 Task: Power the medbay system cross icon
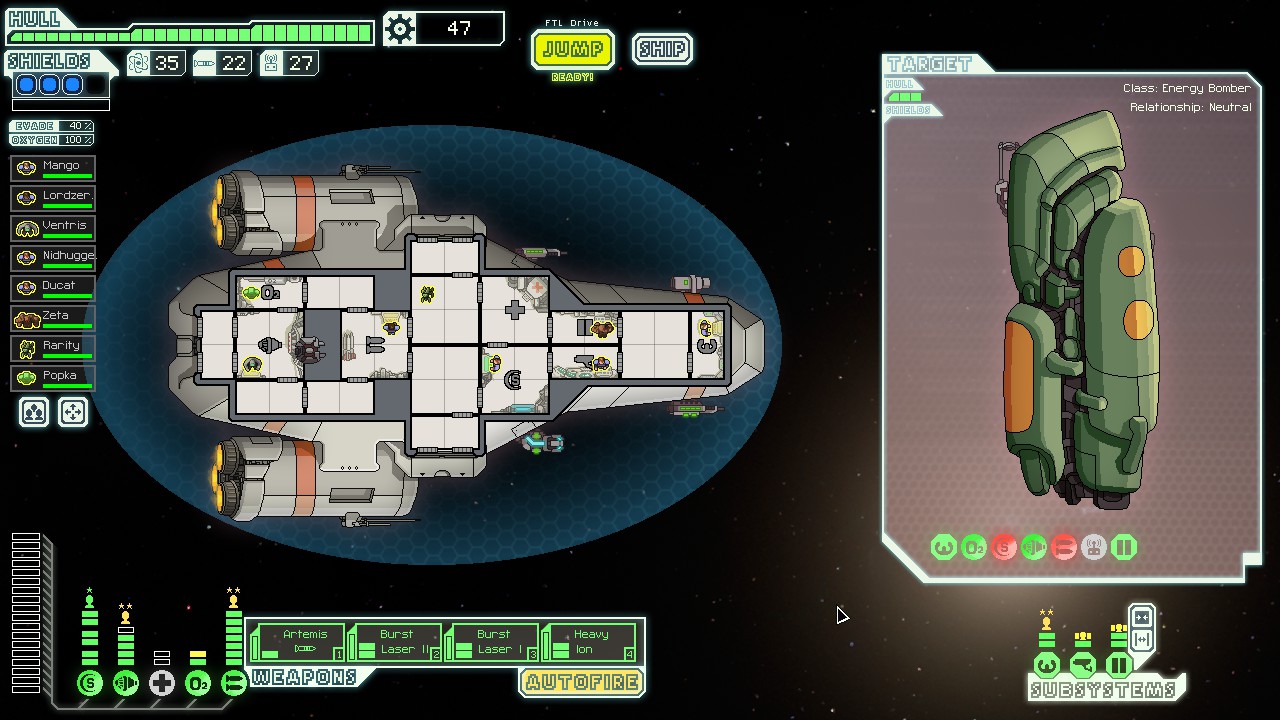(x=162, y=684)
